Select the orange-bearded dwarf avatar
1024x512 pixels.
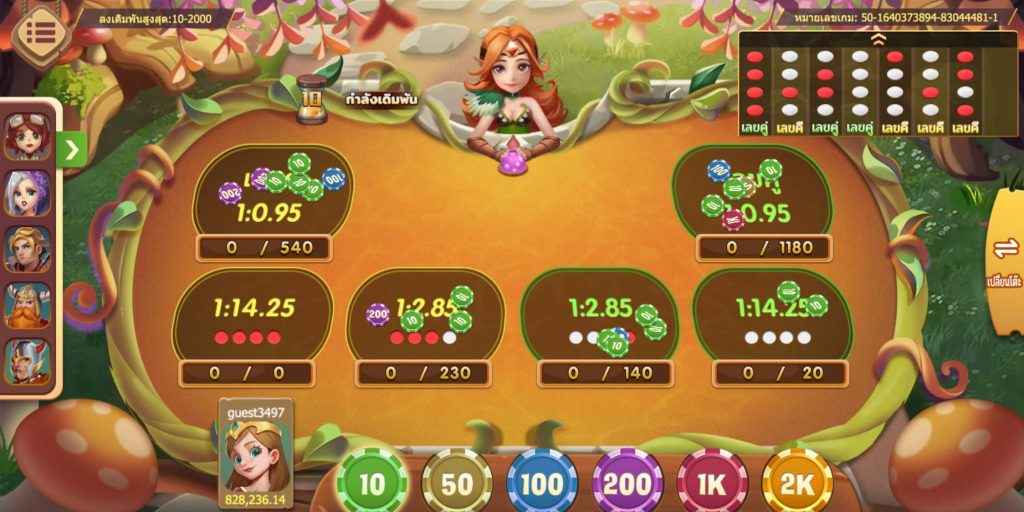click(x=27, y=304)
